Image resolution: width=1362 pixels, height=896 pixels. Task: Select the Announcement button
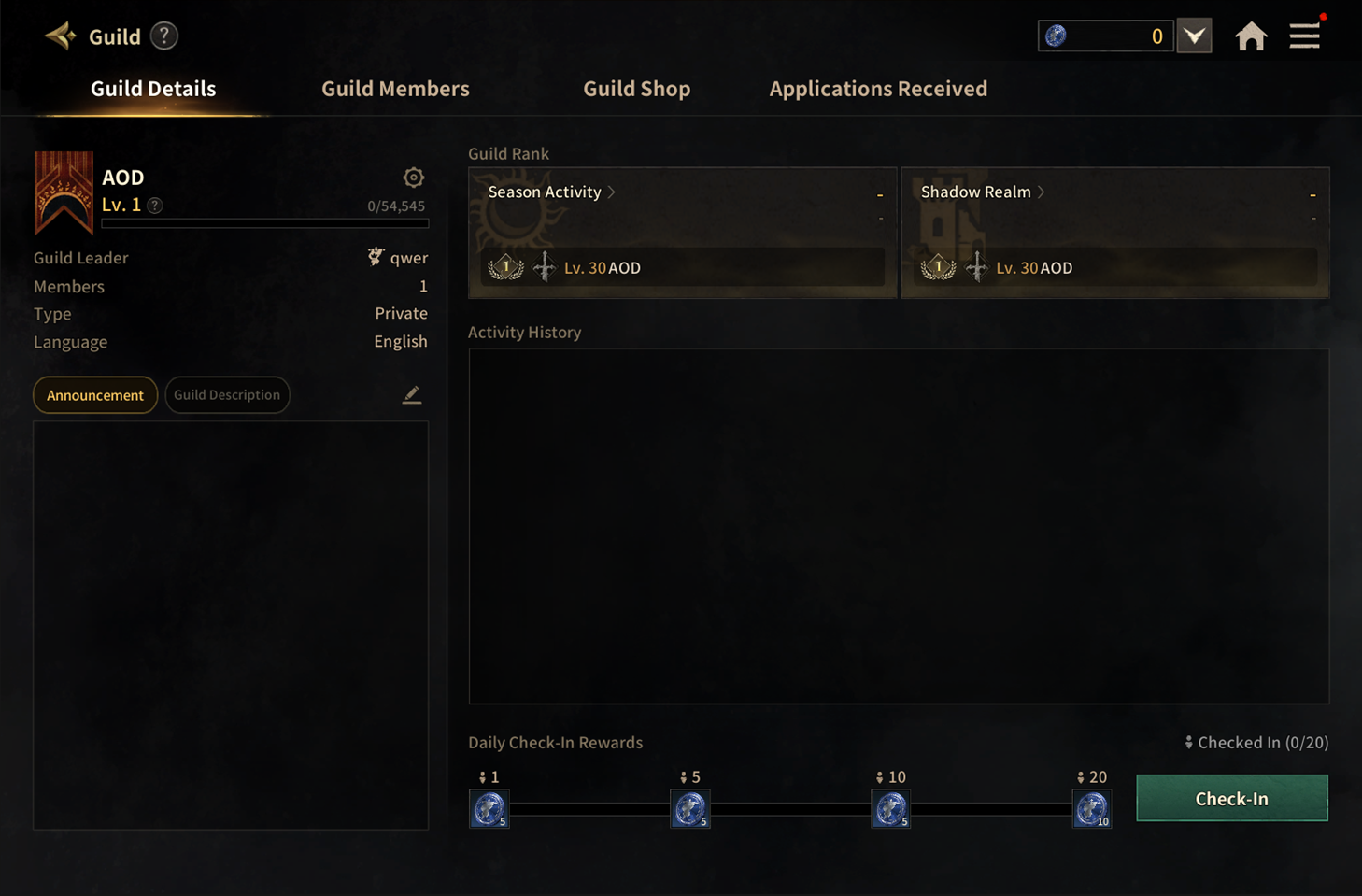click(x=95, y=395)
